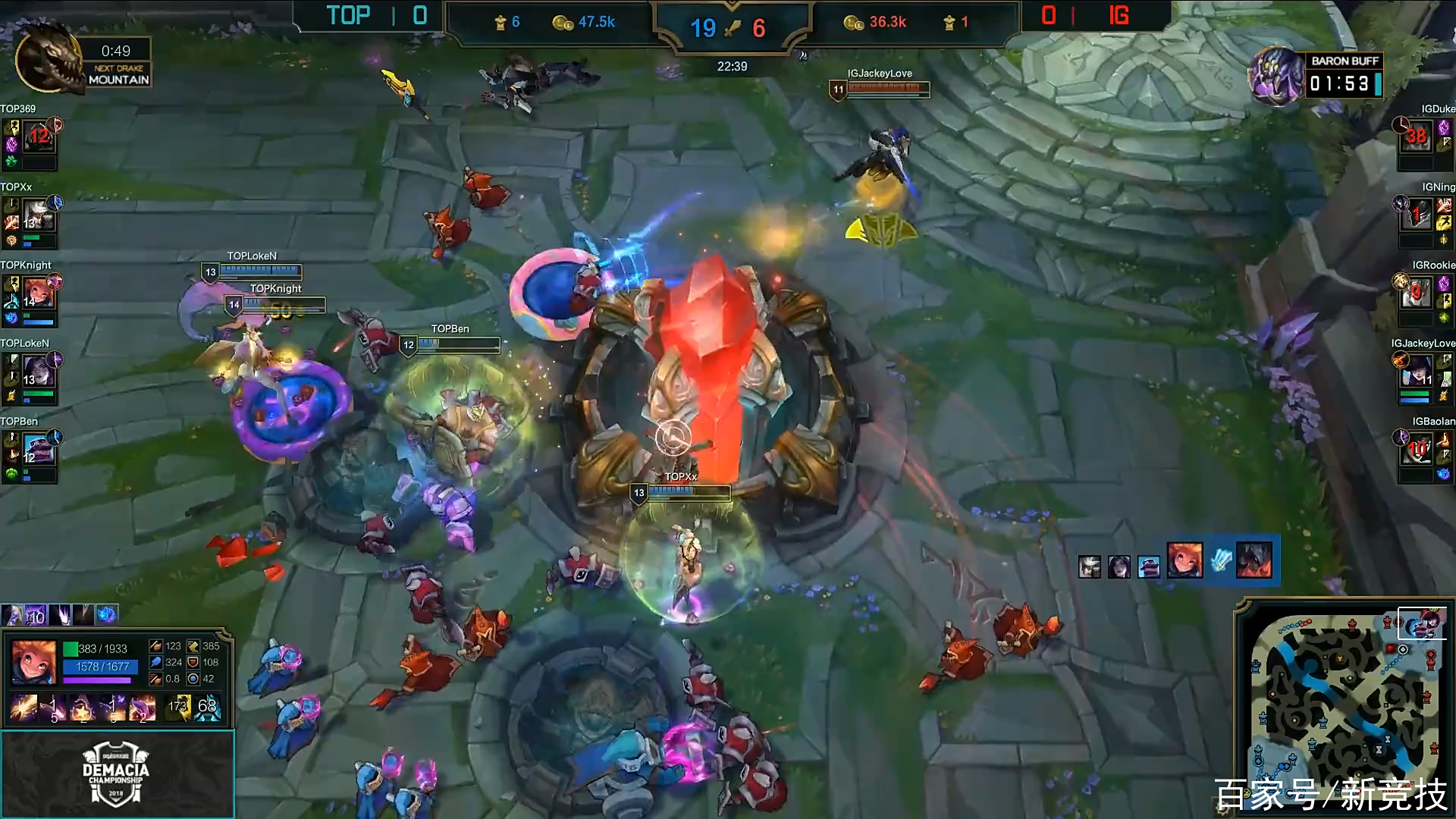Image resolution: width=1456 pixels, height=819 pixels.
Task: Choose TOPKnight's Zoe portrait in sidebar
Action: click(38, 293)
